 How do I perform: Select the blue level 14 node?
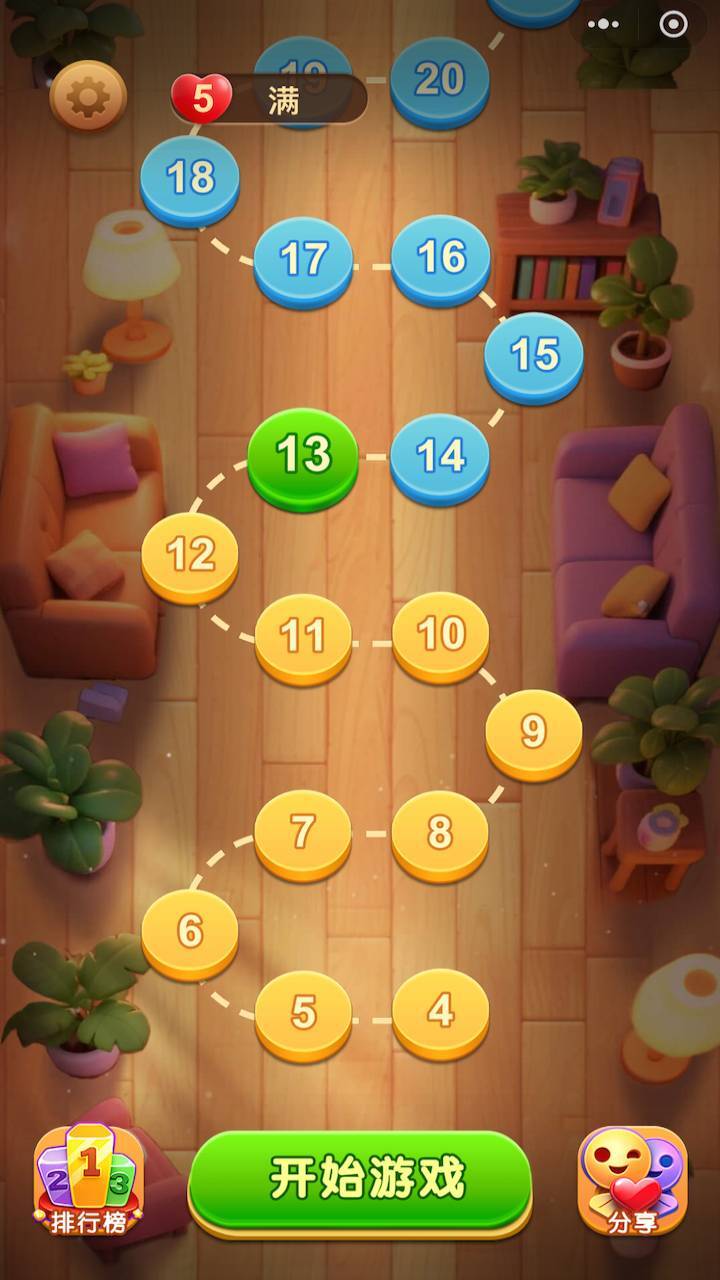click(440, 456)
